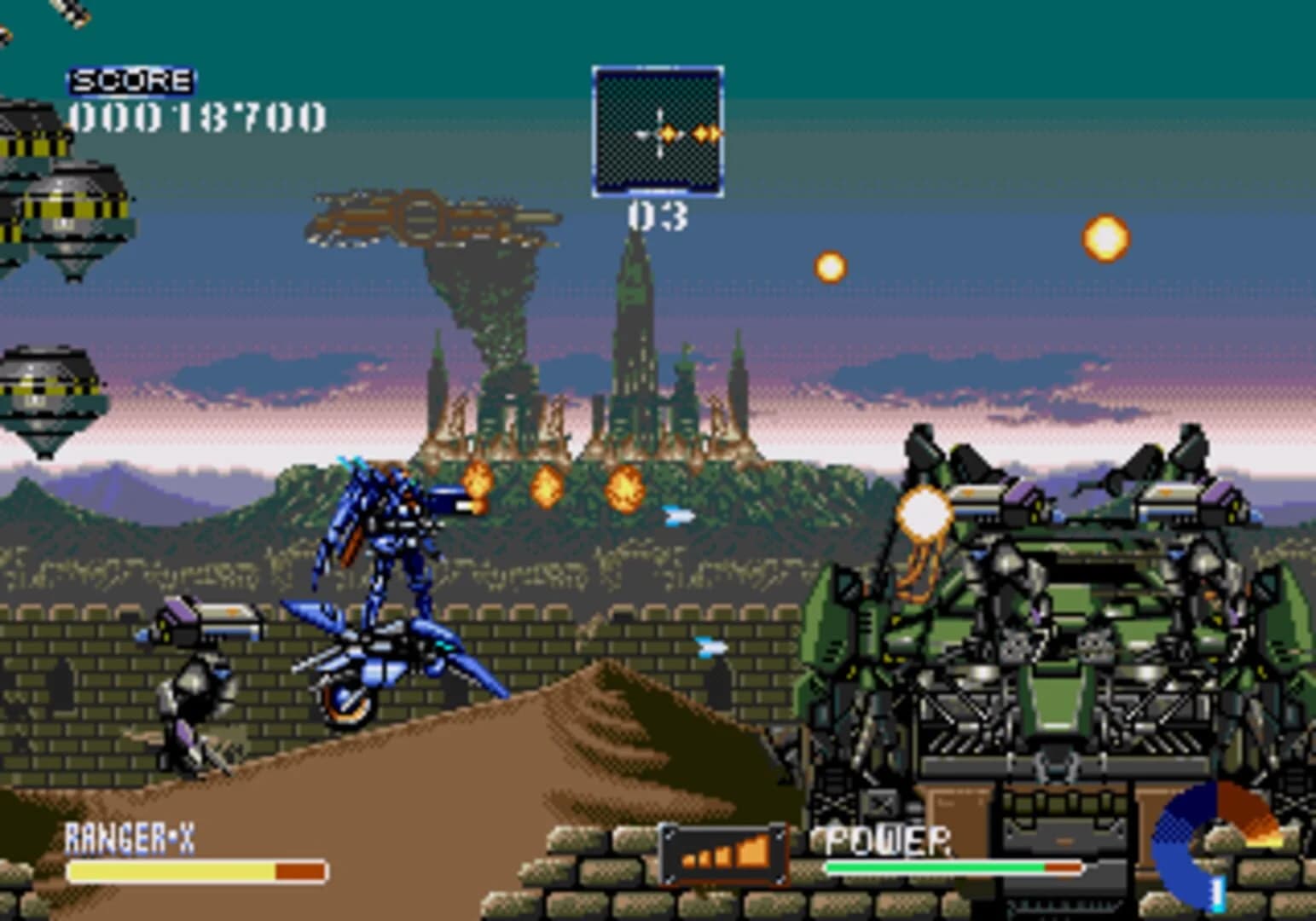Click the RANGER-X name label
The width and height of the screenshot is (1316, 921).
point(128,837)
